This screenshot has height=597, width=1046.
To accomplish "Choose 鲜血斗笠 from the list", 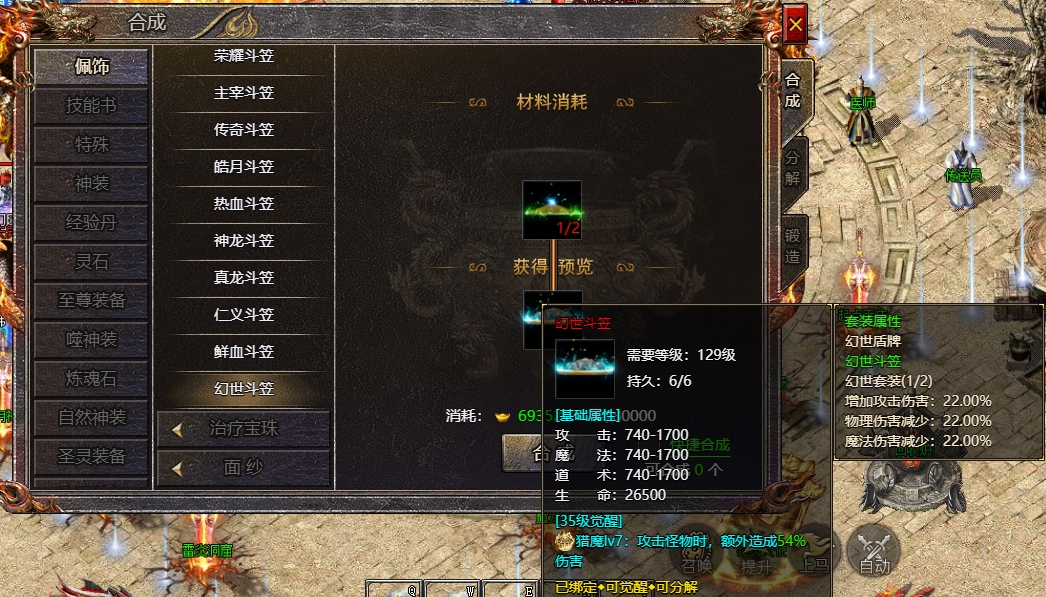I will 244,352.
